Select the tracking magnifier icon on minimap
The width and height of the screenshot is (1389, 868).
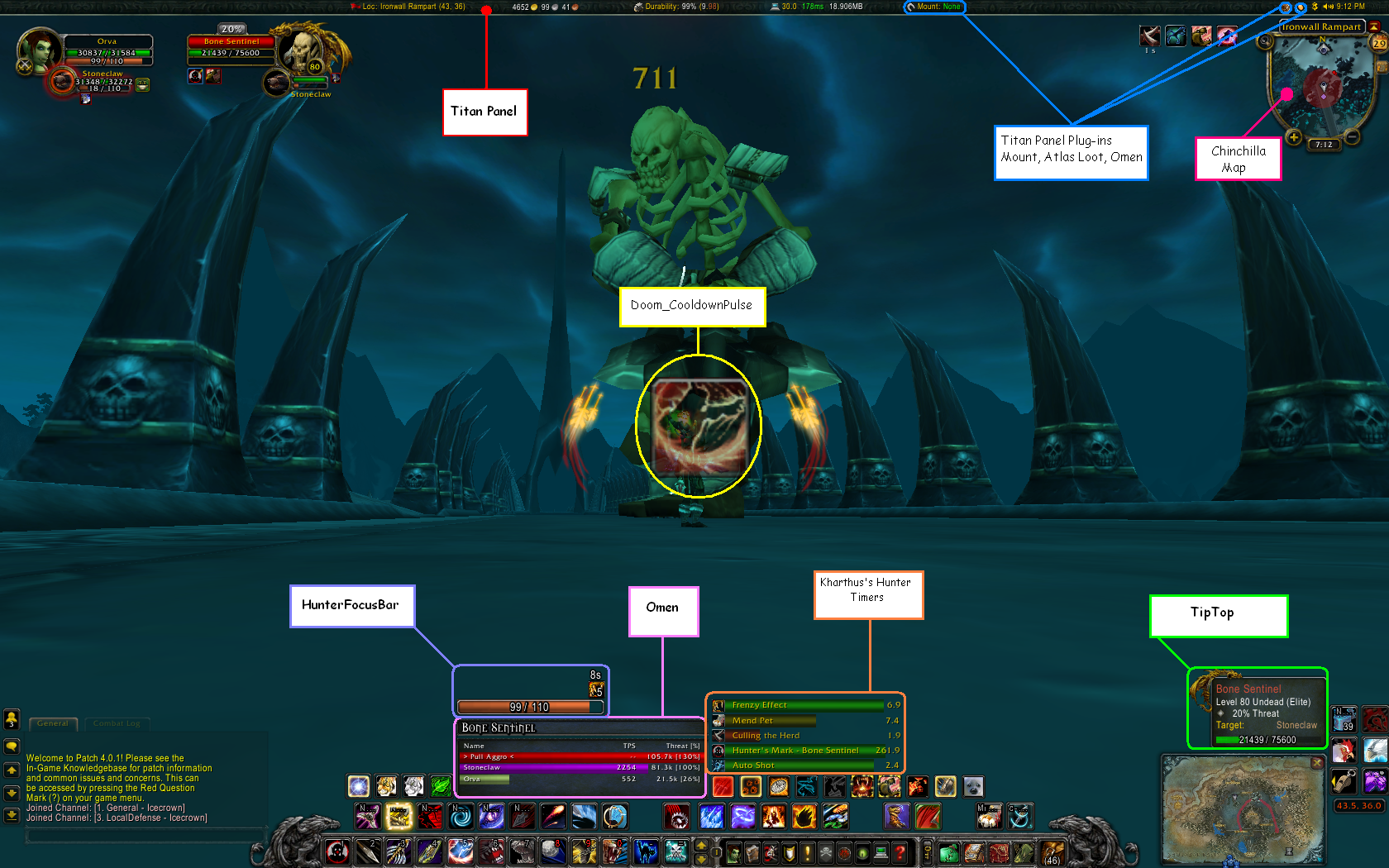[x=1265, y=41]
